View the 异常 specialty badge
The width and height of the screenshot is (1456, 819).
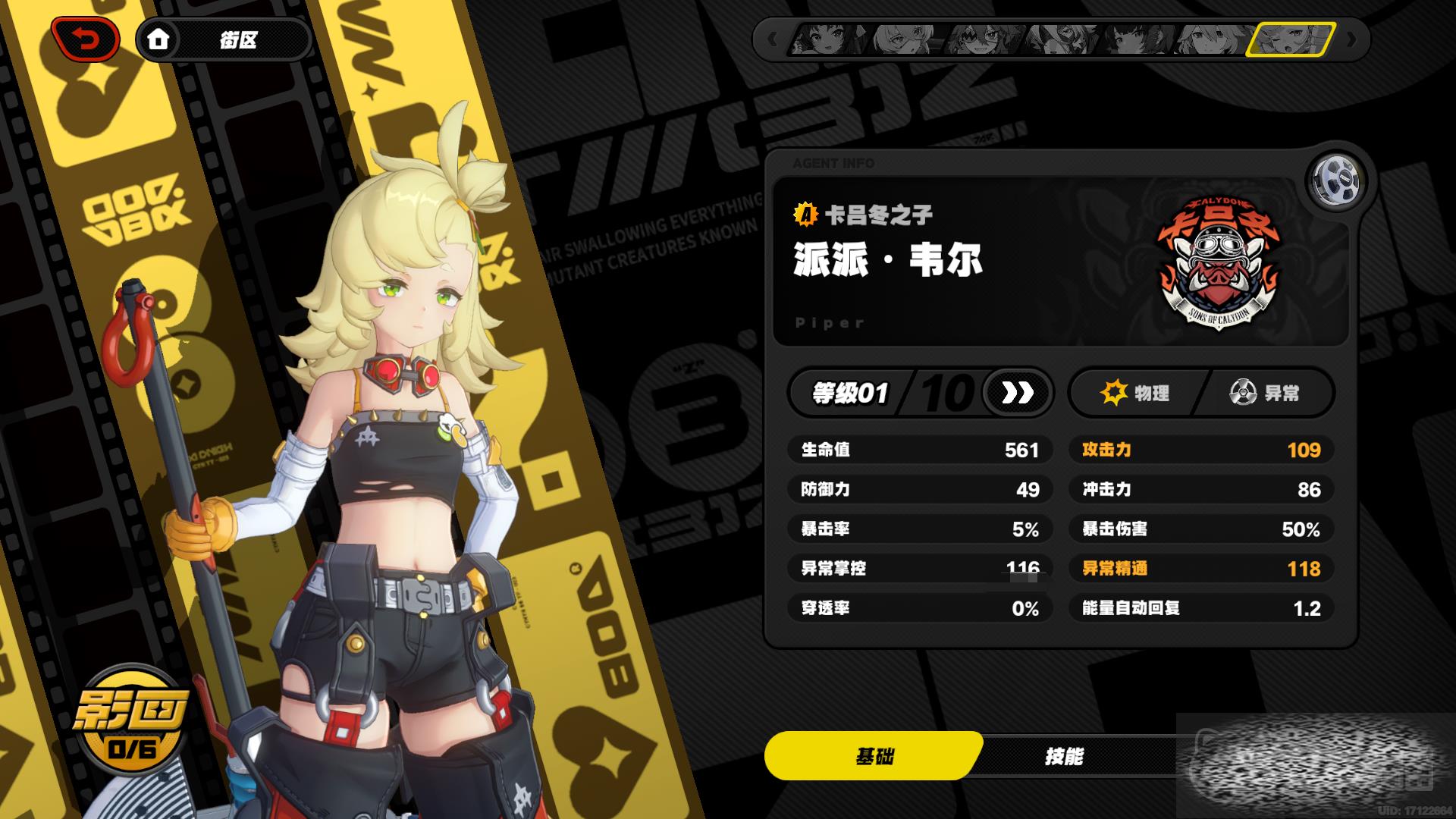coord(1265,393)
